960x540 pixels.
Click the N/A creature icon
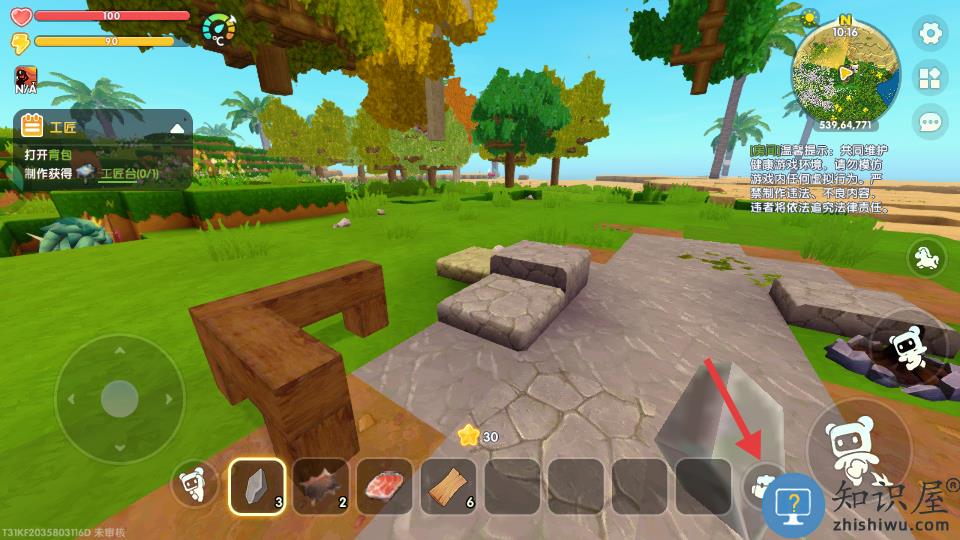pyautogui.click(x=26, y=78)
